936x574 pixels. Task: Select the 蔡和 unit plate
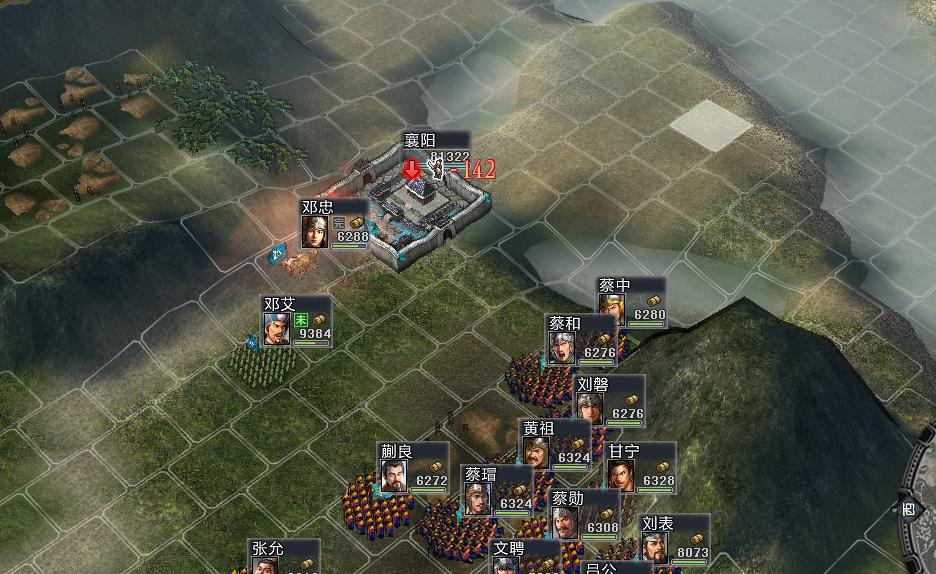(581, 340)
